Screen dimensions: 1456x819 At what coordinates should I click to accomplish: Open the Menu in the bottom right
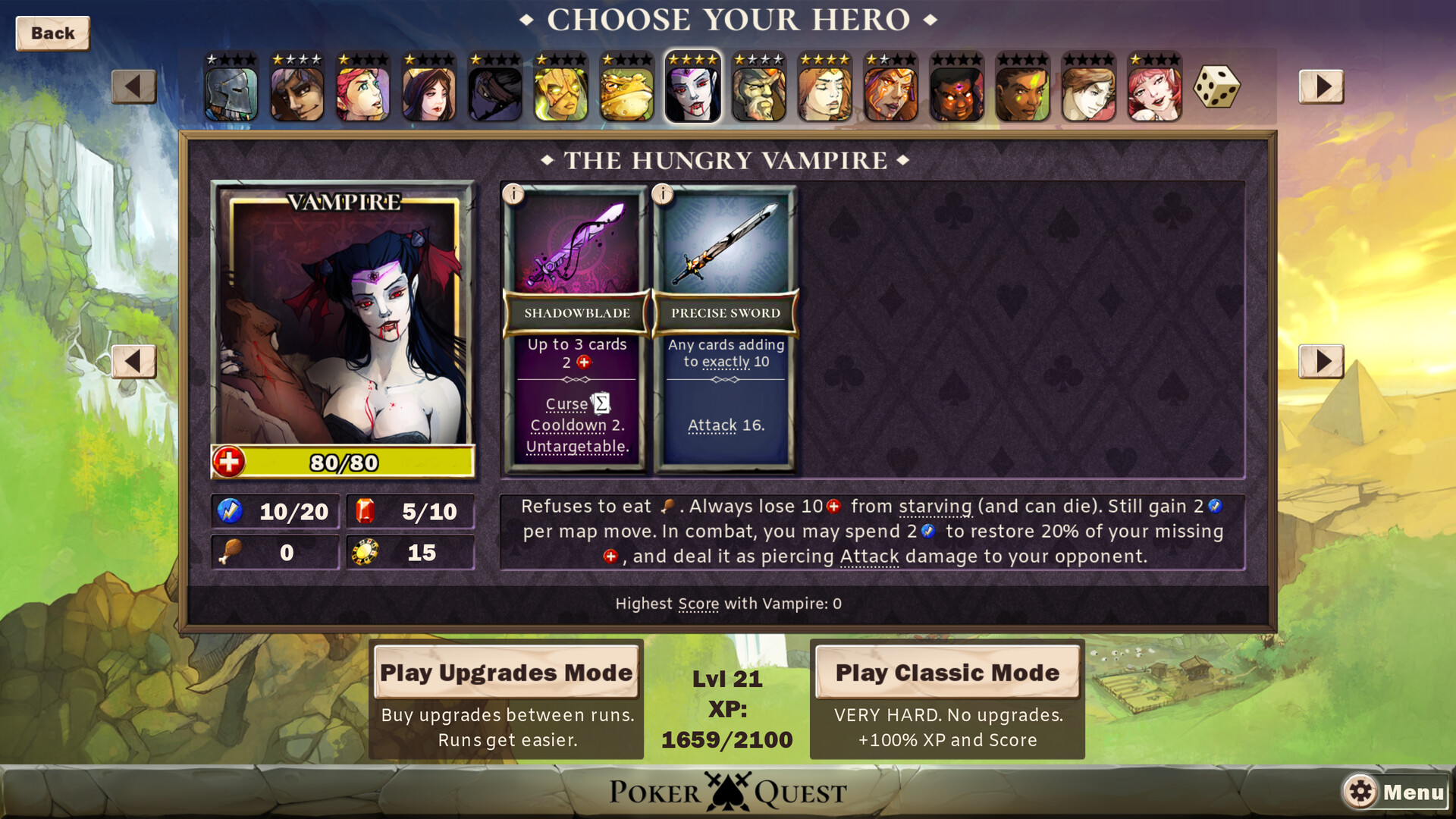[1413, 792]
